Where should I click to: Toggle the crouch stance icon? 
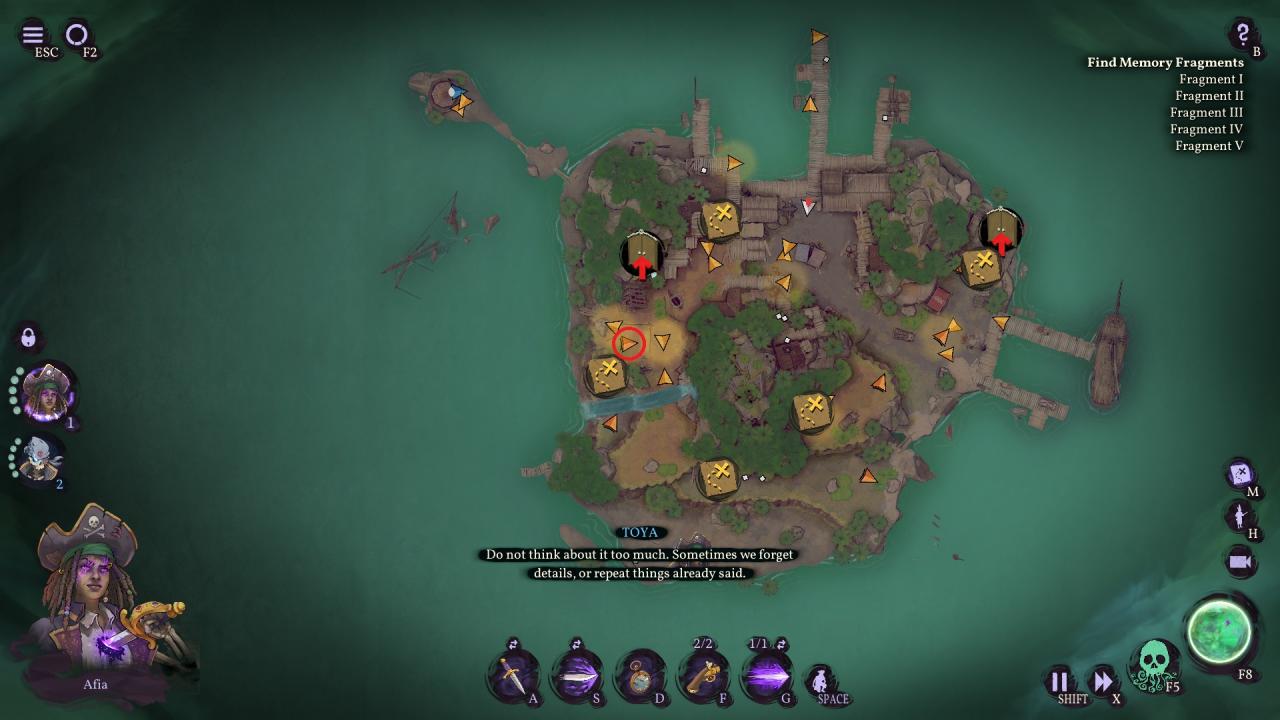point(820,680)
